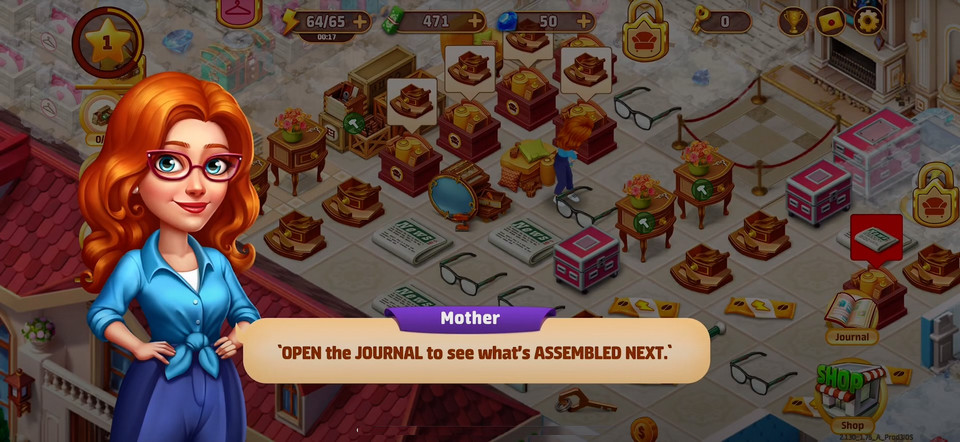
Task: Tap the level 1 star badge
Action: pos(107,44)
